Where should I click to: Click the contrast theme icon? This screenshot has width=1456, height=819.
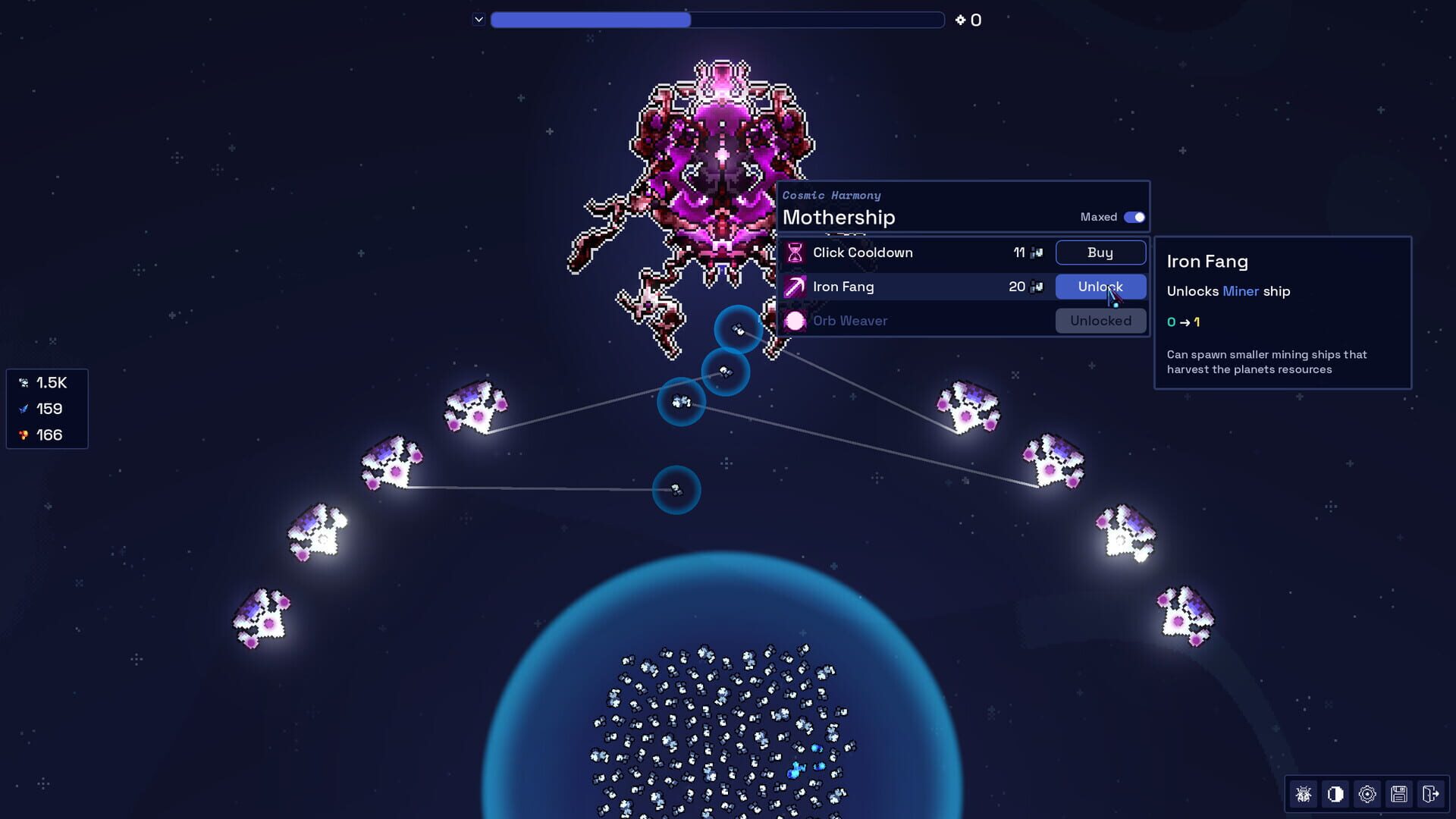click(x=1335, y=794)
